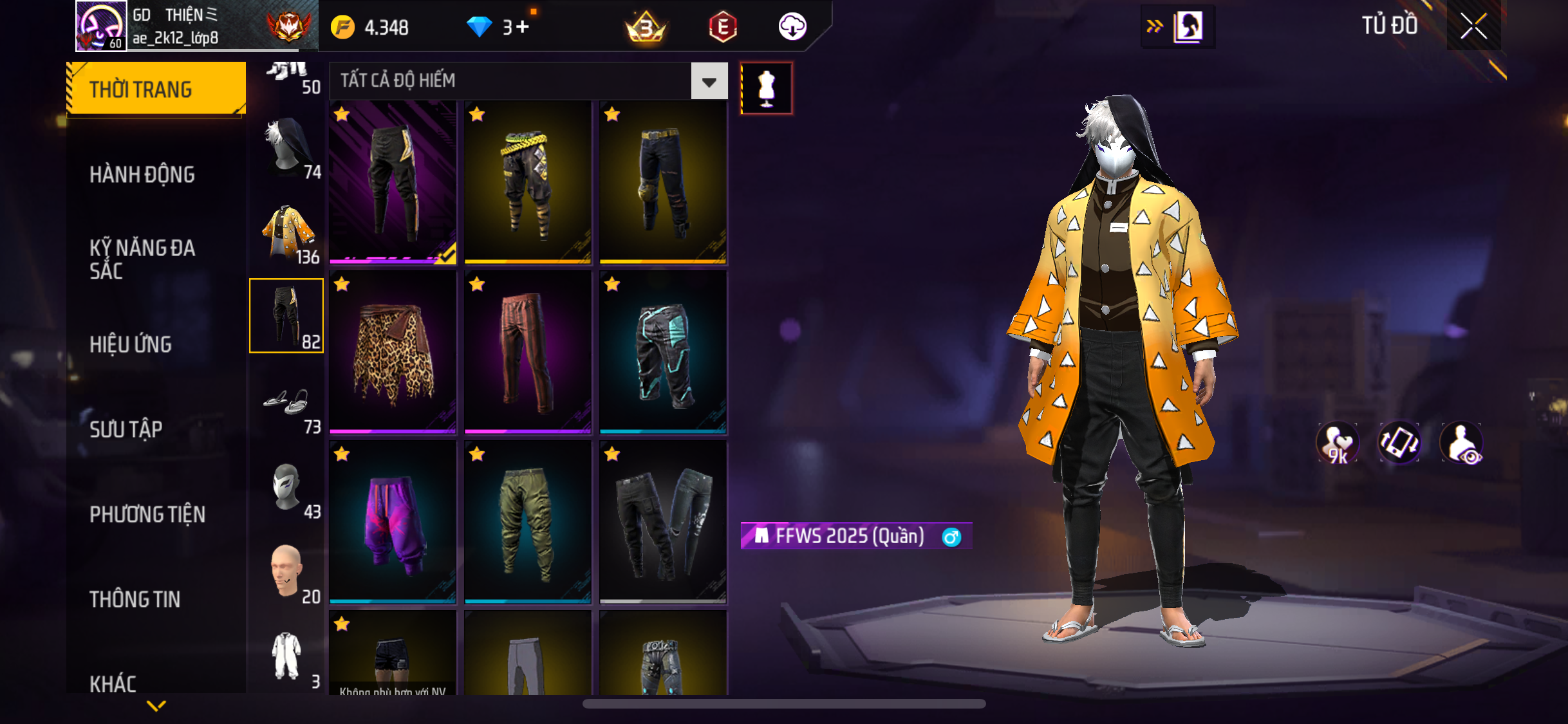Viewport: 1568px width, 724px height.
Task: Open the cloud download icon
Action: click(x=792, y=27)
